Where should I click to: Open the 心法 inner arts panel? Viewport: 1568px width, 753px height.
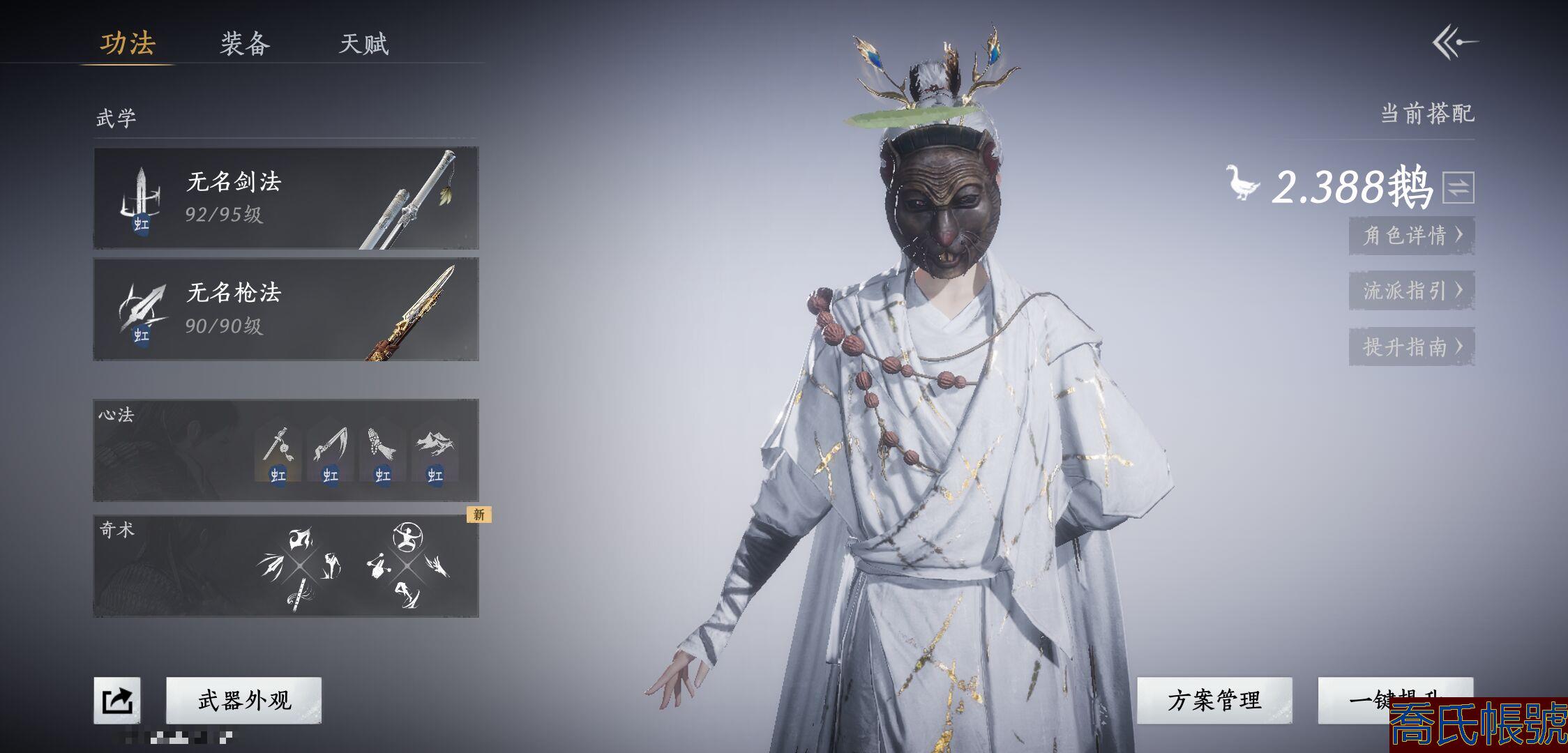[286, 450]
